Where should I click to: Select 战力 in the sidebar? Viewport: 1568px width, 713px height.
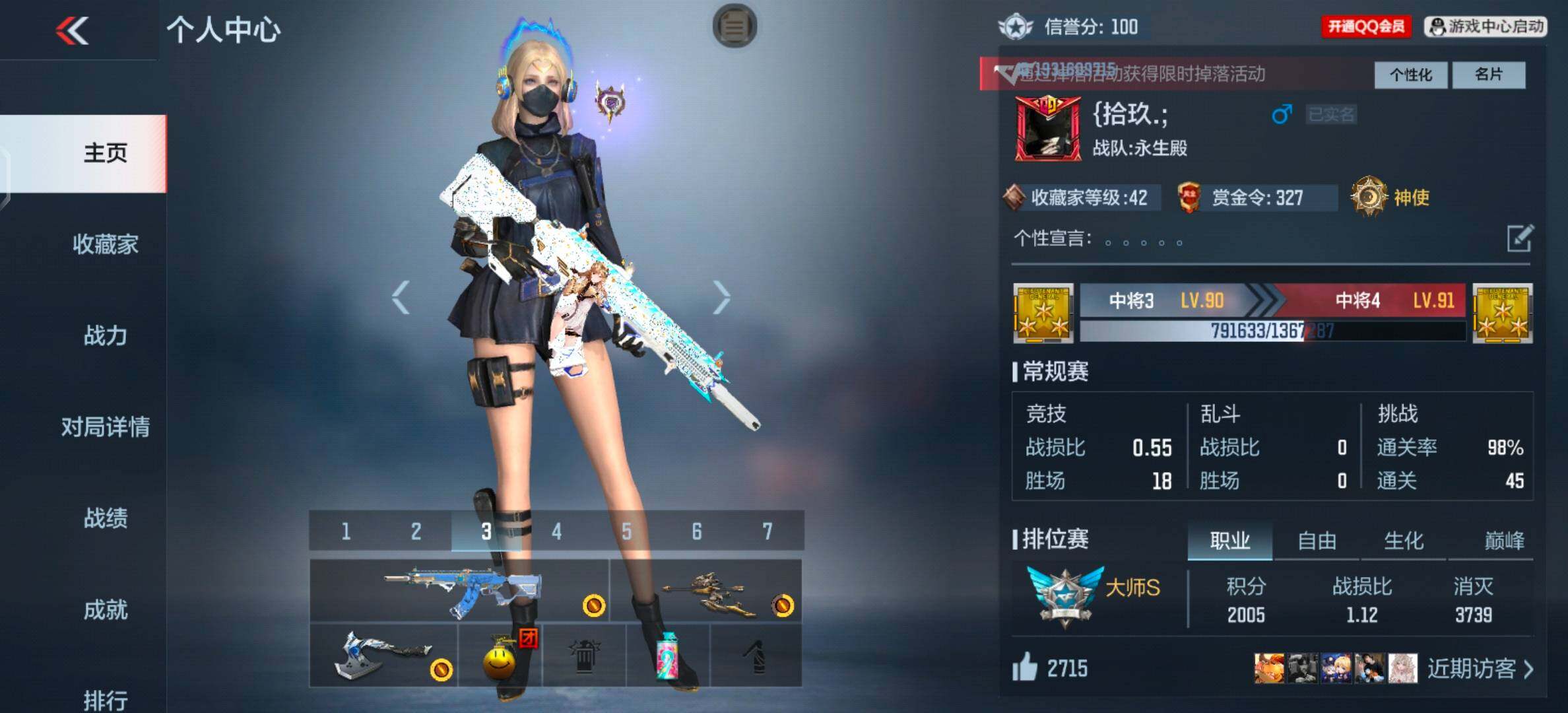[106, 335]
